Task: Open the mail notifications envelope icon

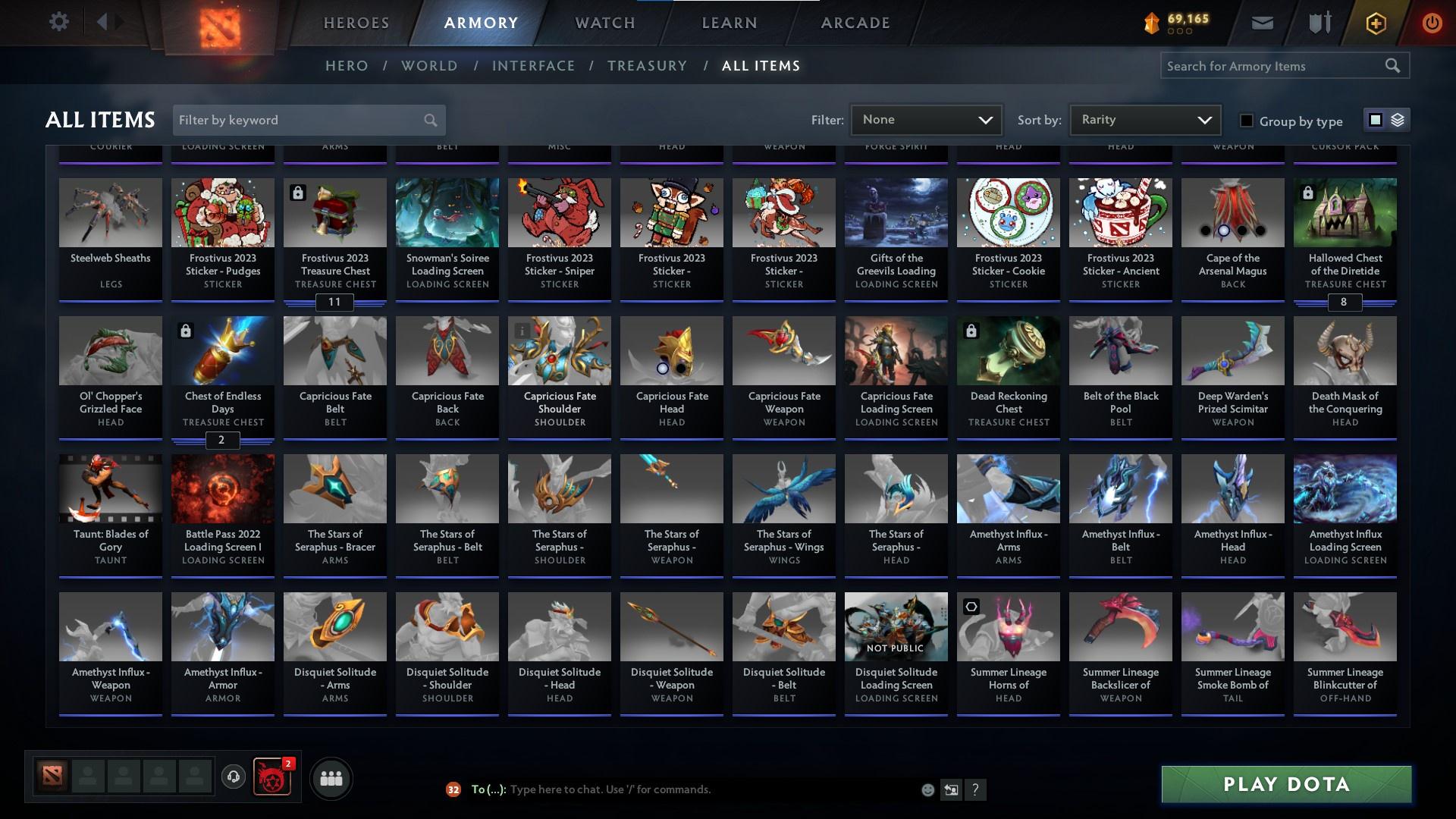Action: (1263, 23)
